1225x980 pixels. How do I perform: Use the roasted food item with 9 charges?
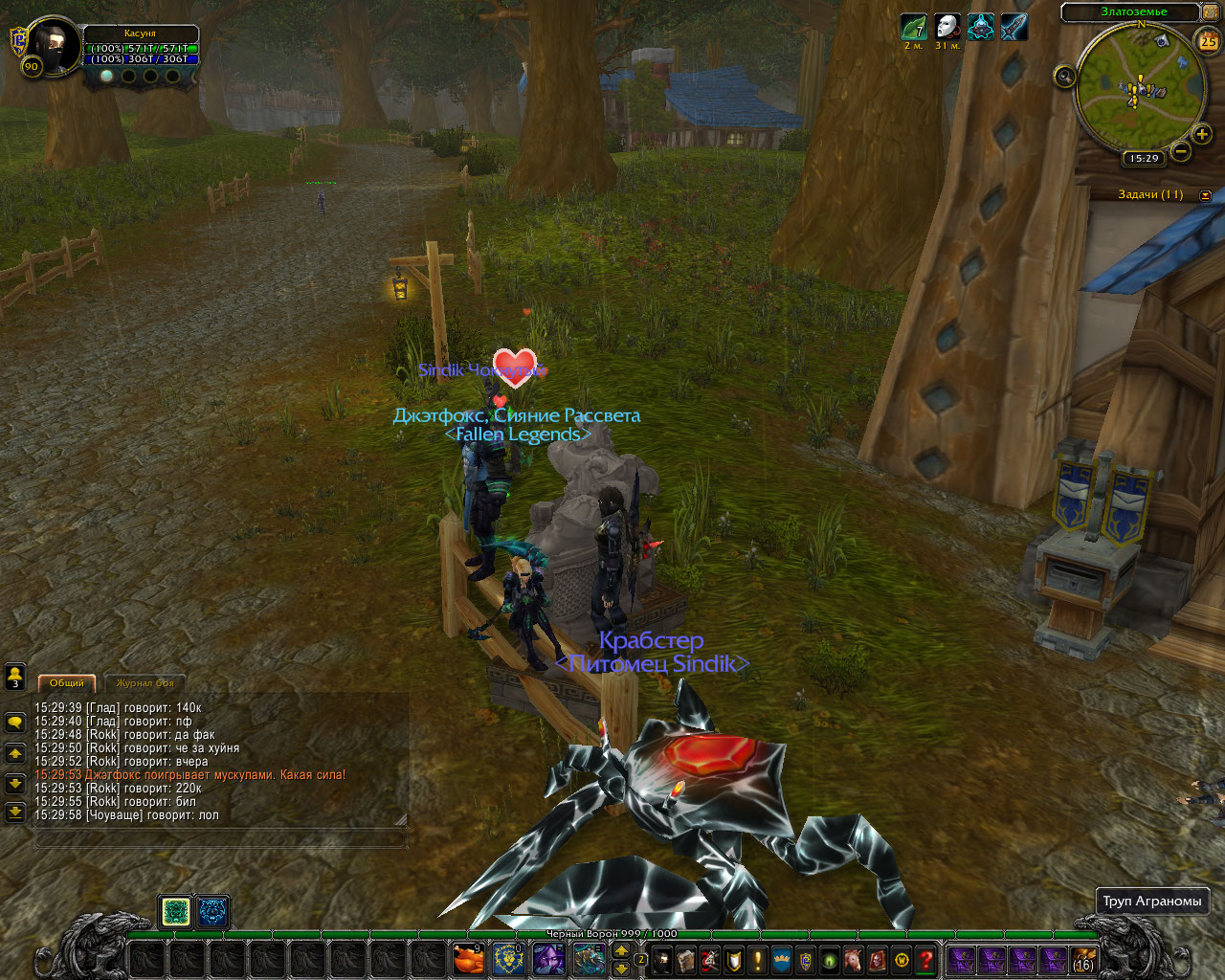[x=468, y=959]
